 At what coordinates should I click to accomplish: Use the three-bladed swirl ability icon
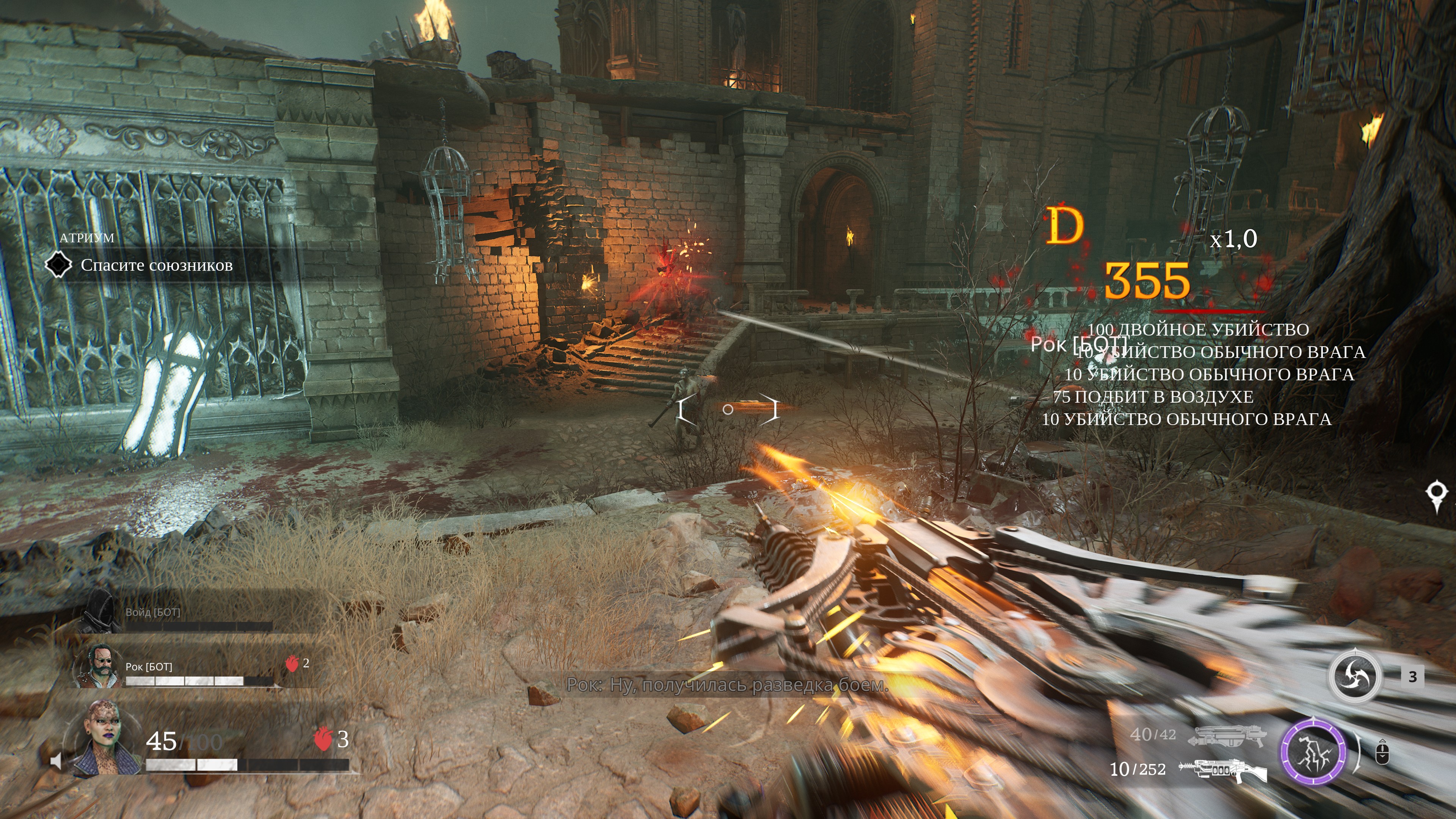pyautogui.click(x=1354, y=676)
